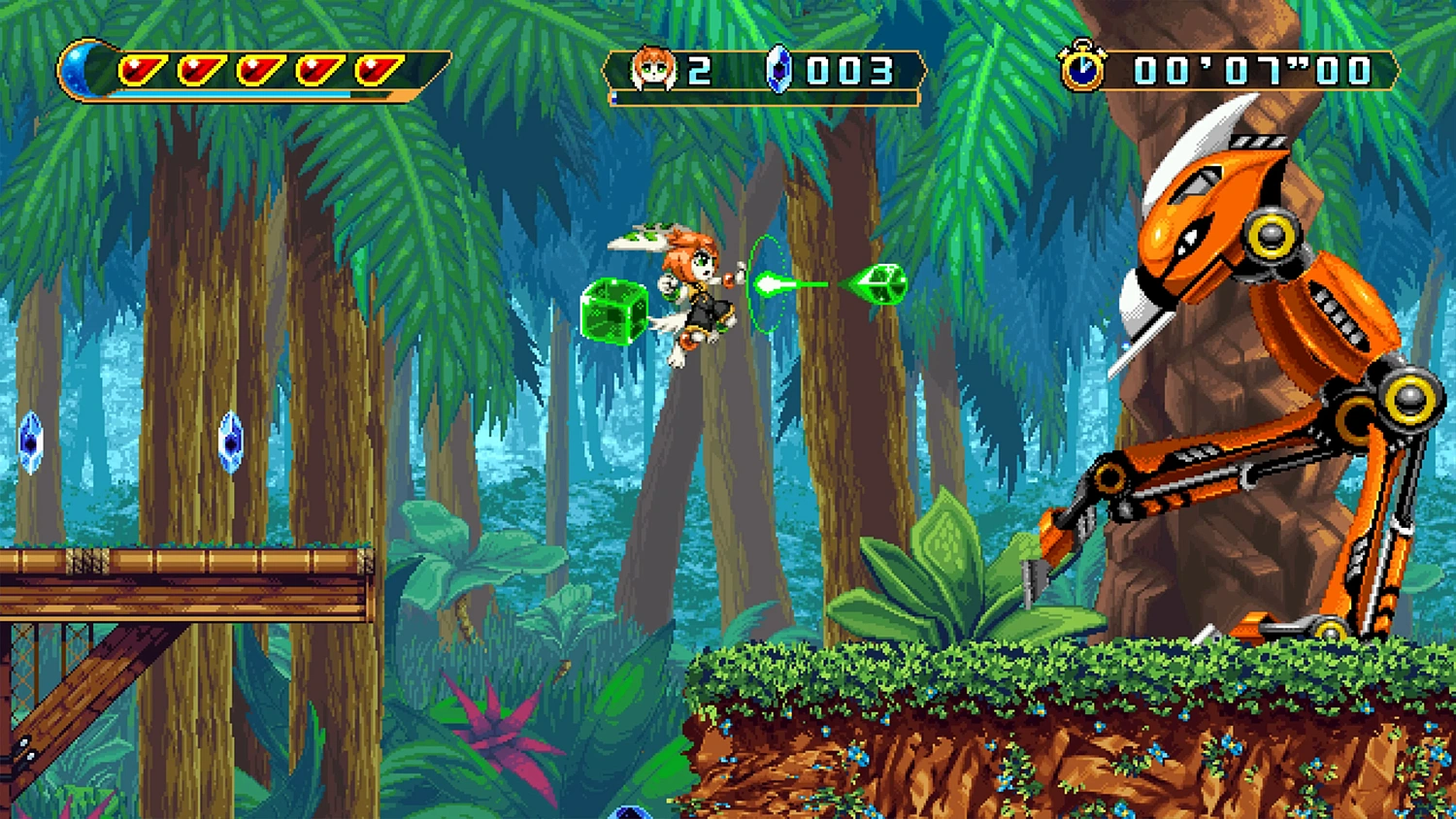The width and height of the screenshot is (1456, 819).
Task: Click the crystal counter showing 003
Action: 849,69
